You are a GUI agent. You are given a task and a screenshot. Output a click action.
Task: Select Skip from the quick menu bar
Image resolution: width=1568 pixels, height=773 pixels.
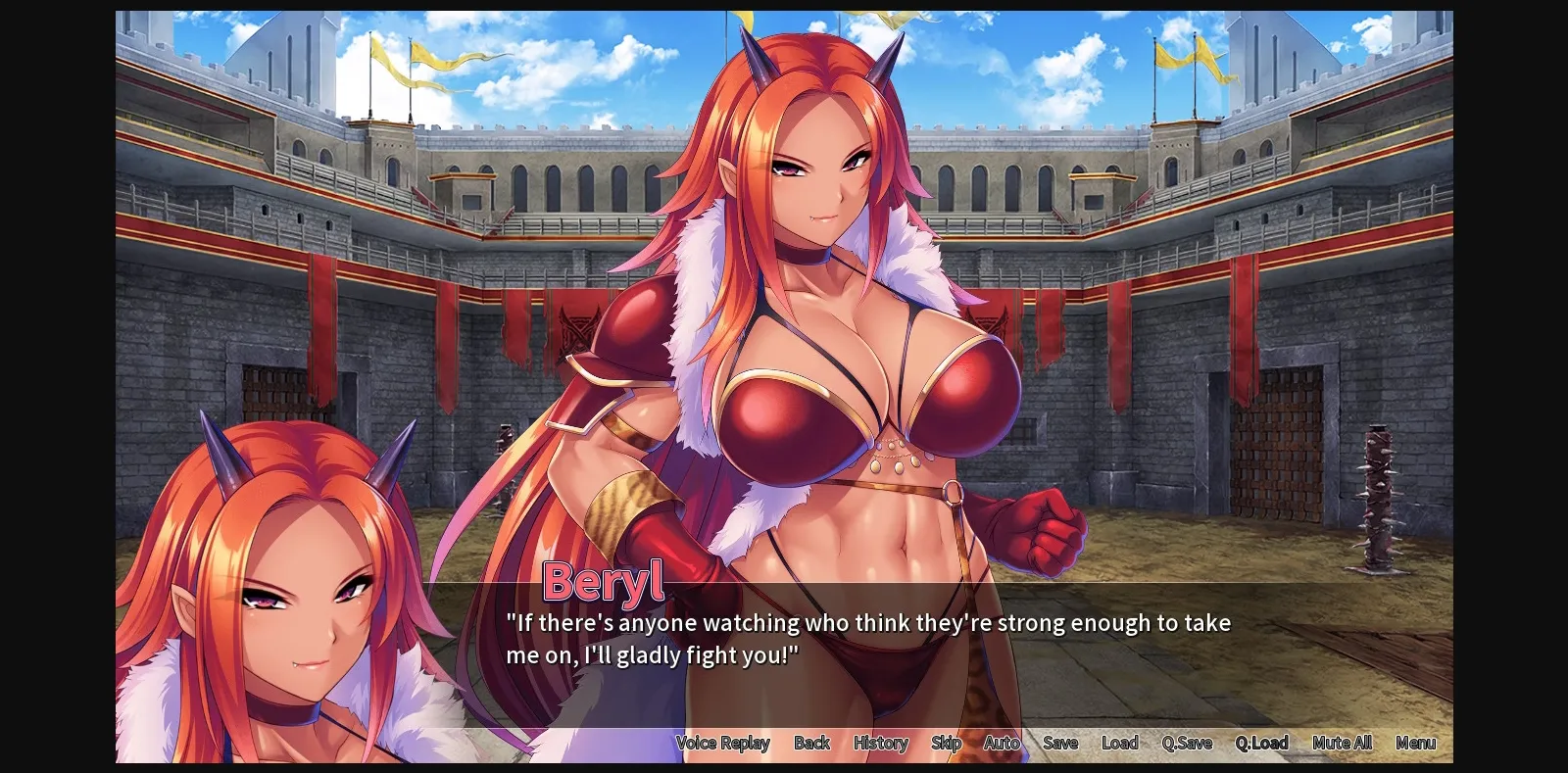[946, 743]
